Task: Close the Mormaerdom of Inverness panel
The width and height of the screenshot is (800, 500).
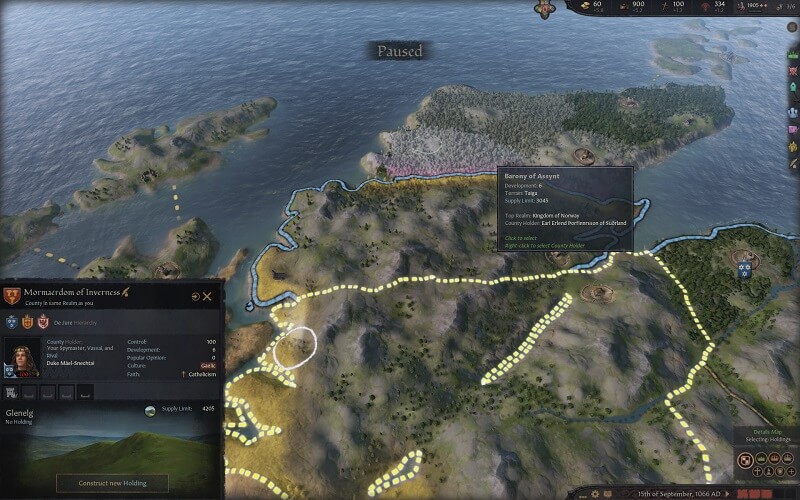Action: [x=207, y=296]
